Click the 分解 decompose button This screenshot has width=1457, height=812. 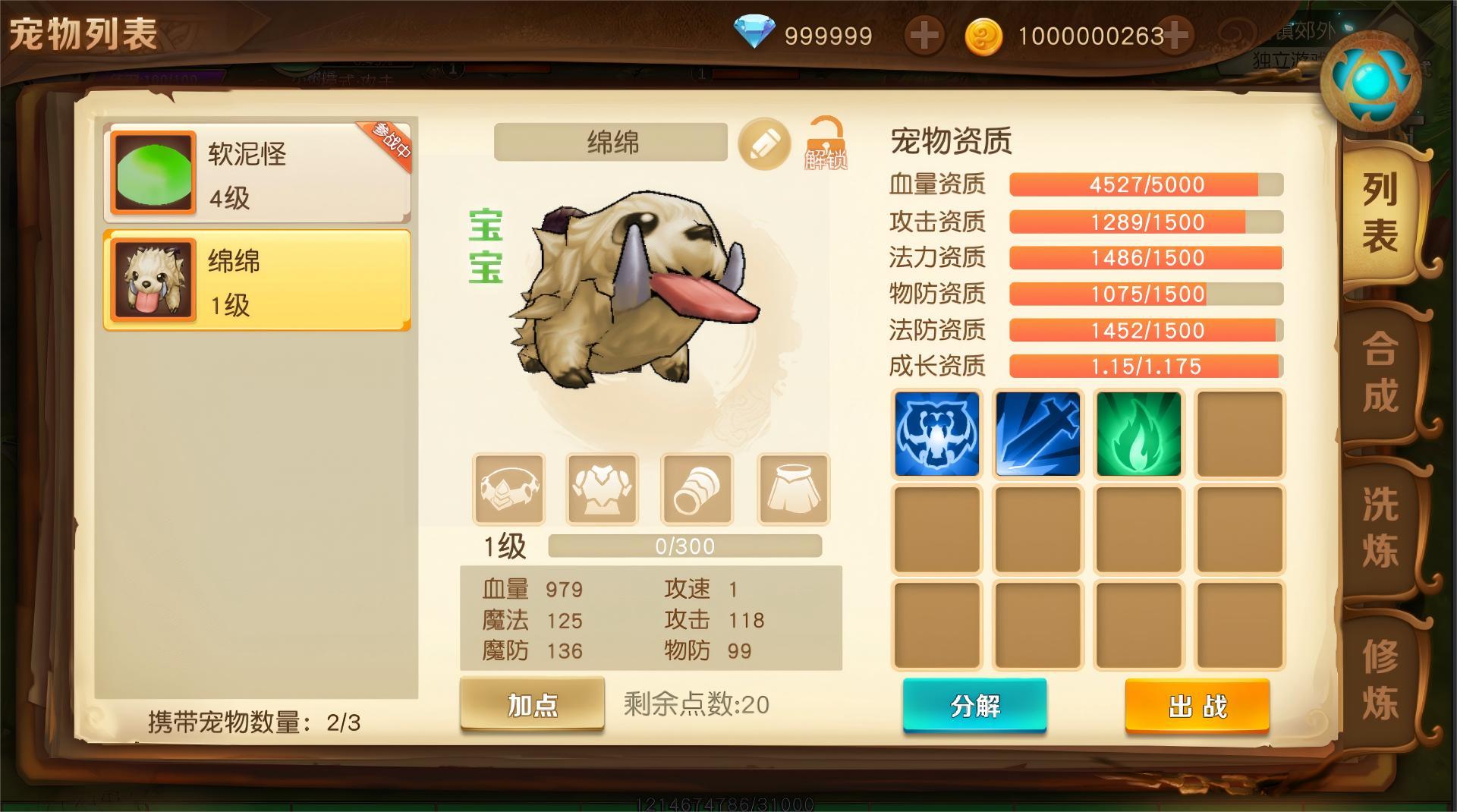point(974,706)
